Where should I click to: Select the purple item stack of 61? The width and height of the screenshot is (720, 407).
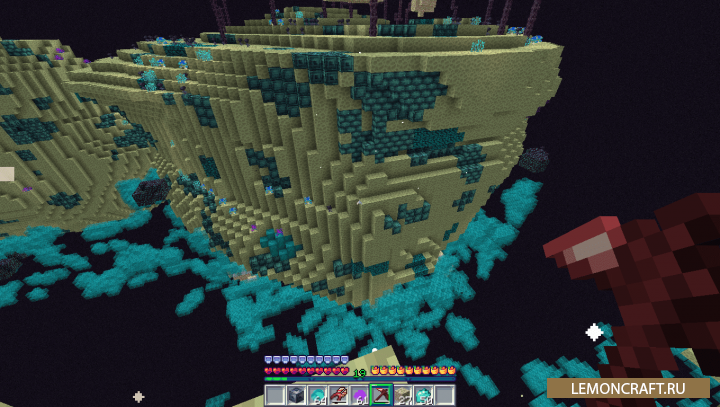click(359, 395)
